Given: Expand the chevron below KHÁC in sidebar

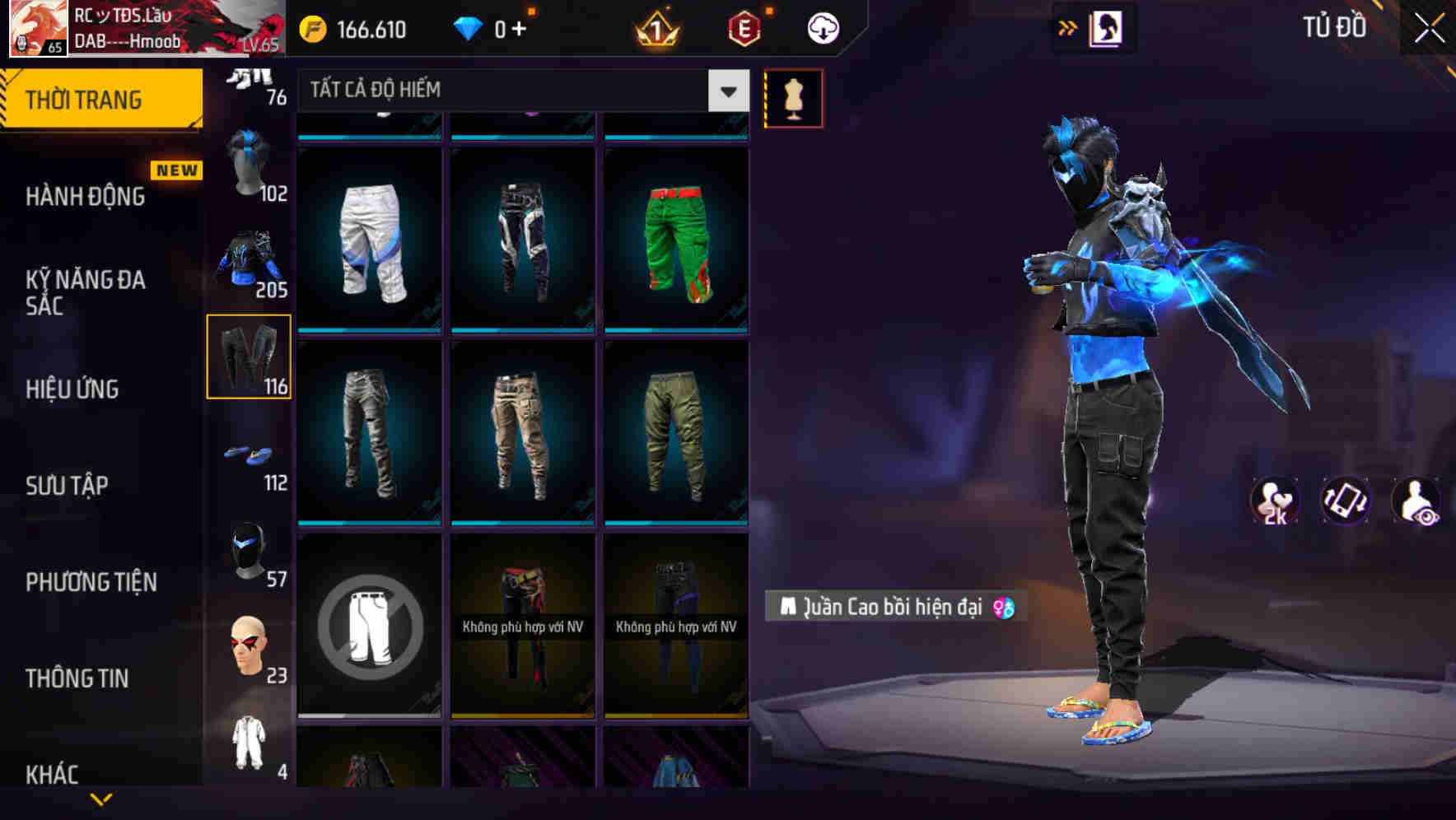Looking at the screenshot, I should point(102,800).
